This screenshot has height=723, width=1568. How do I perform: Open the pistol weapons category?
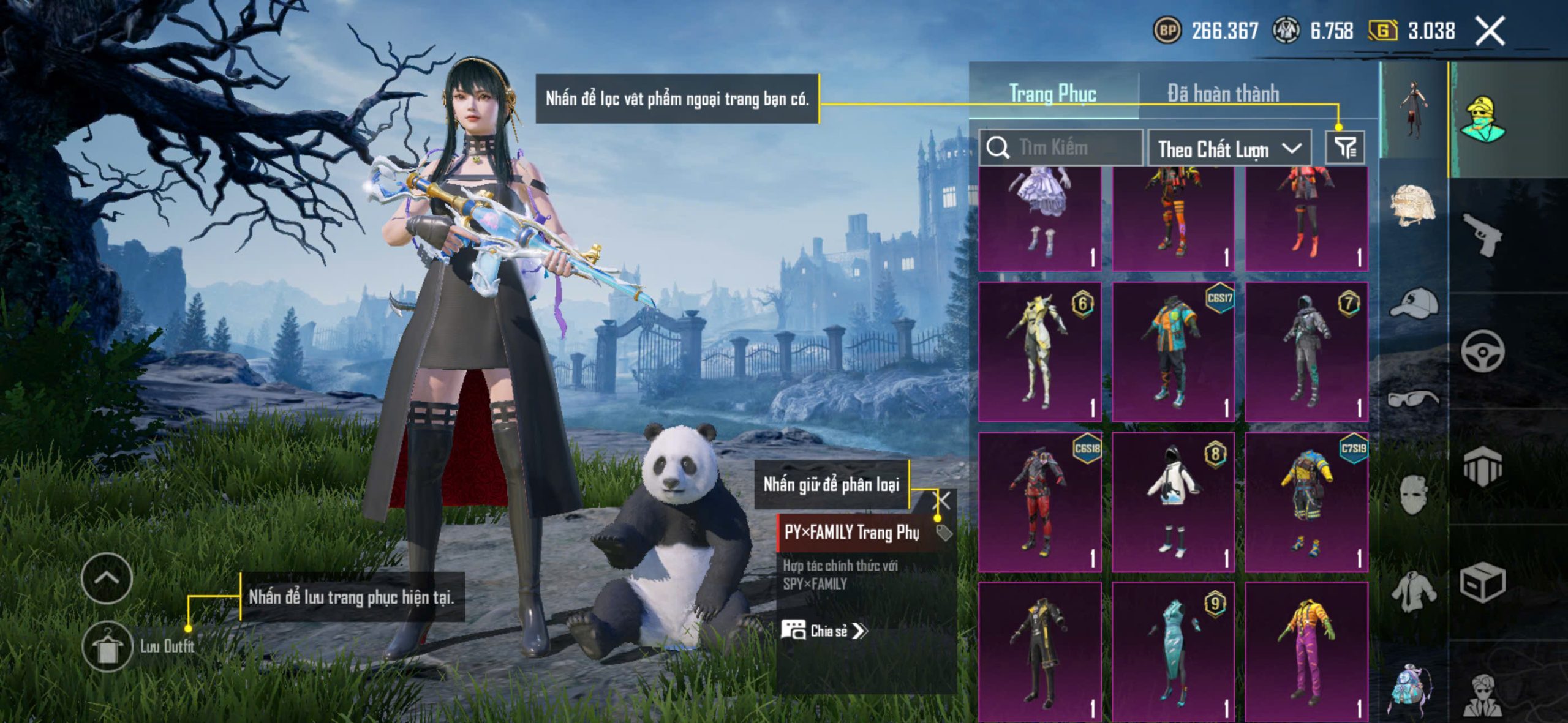tap(1482, 234)
